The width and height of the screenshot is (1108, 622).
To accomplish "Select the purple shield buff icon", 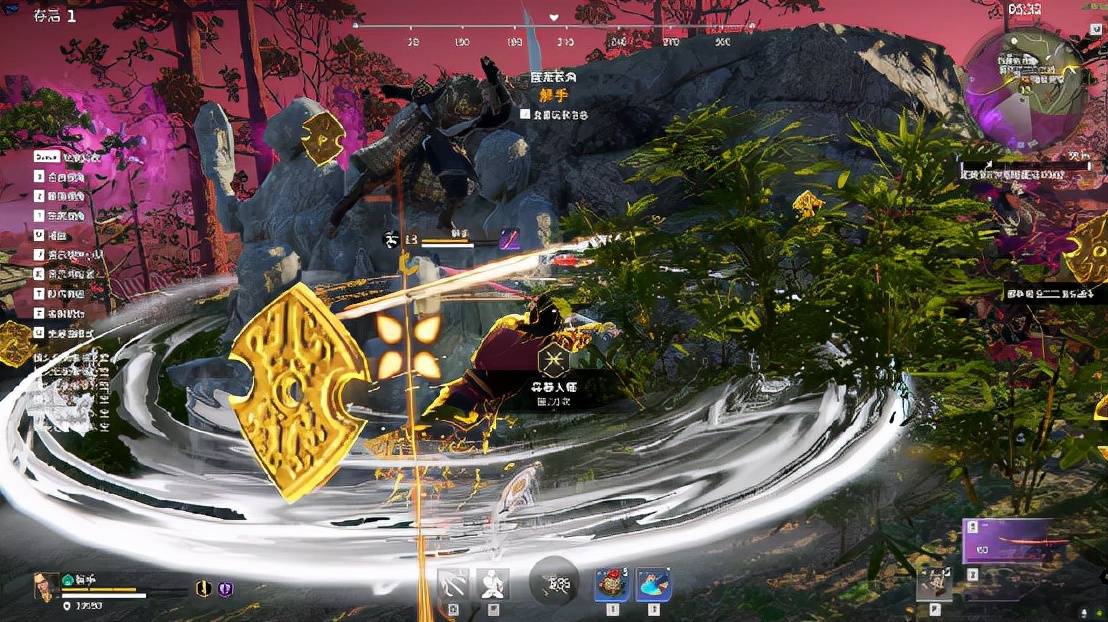I will 226,589.
